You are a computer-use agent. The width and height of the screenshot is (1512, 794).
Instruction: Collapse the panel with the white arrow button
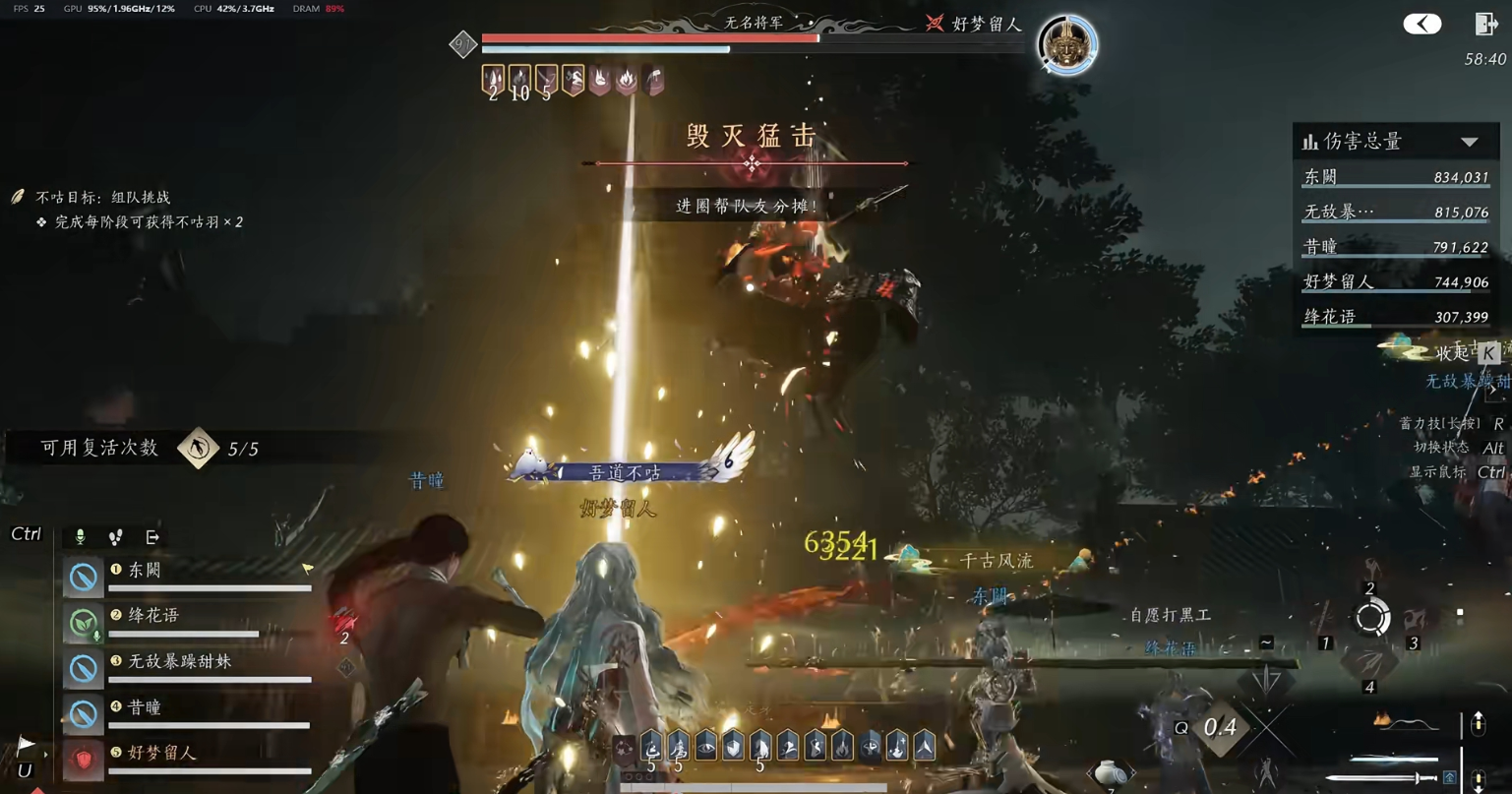(1421, 24)
